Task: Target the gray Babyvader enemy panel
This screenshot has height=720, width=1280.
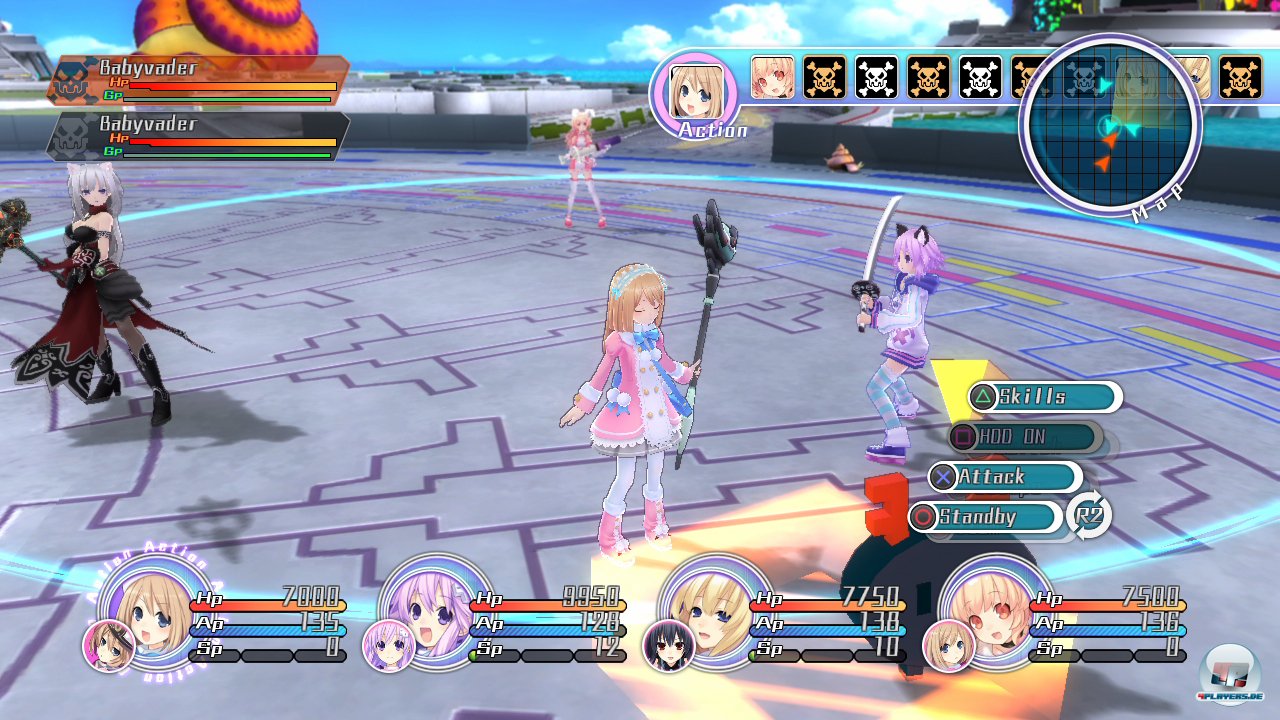Action: tap(198, 136)
